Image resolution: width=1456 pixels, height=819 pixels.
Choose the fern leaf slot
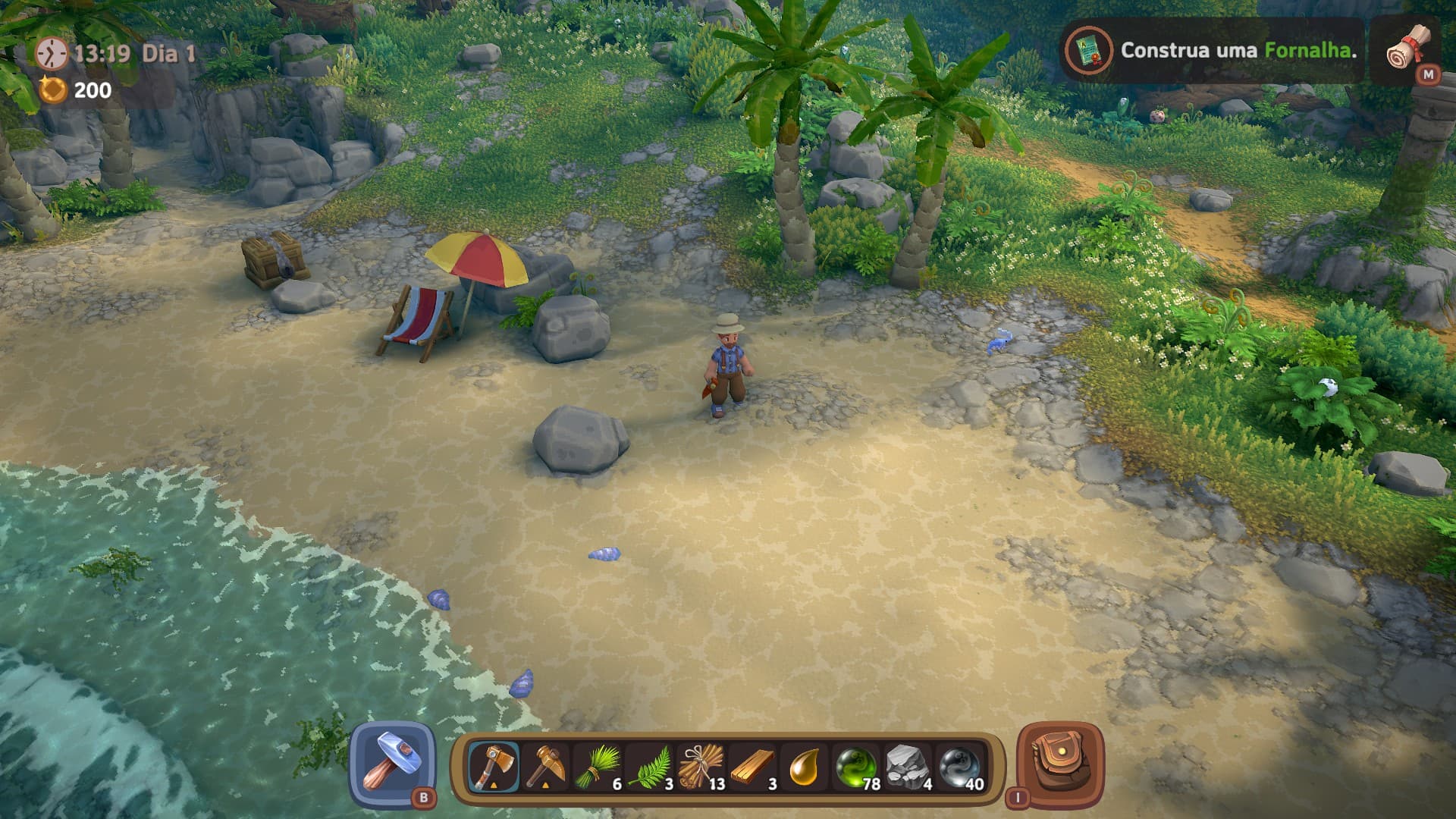[x=650, y=767]
